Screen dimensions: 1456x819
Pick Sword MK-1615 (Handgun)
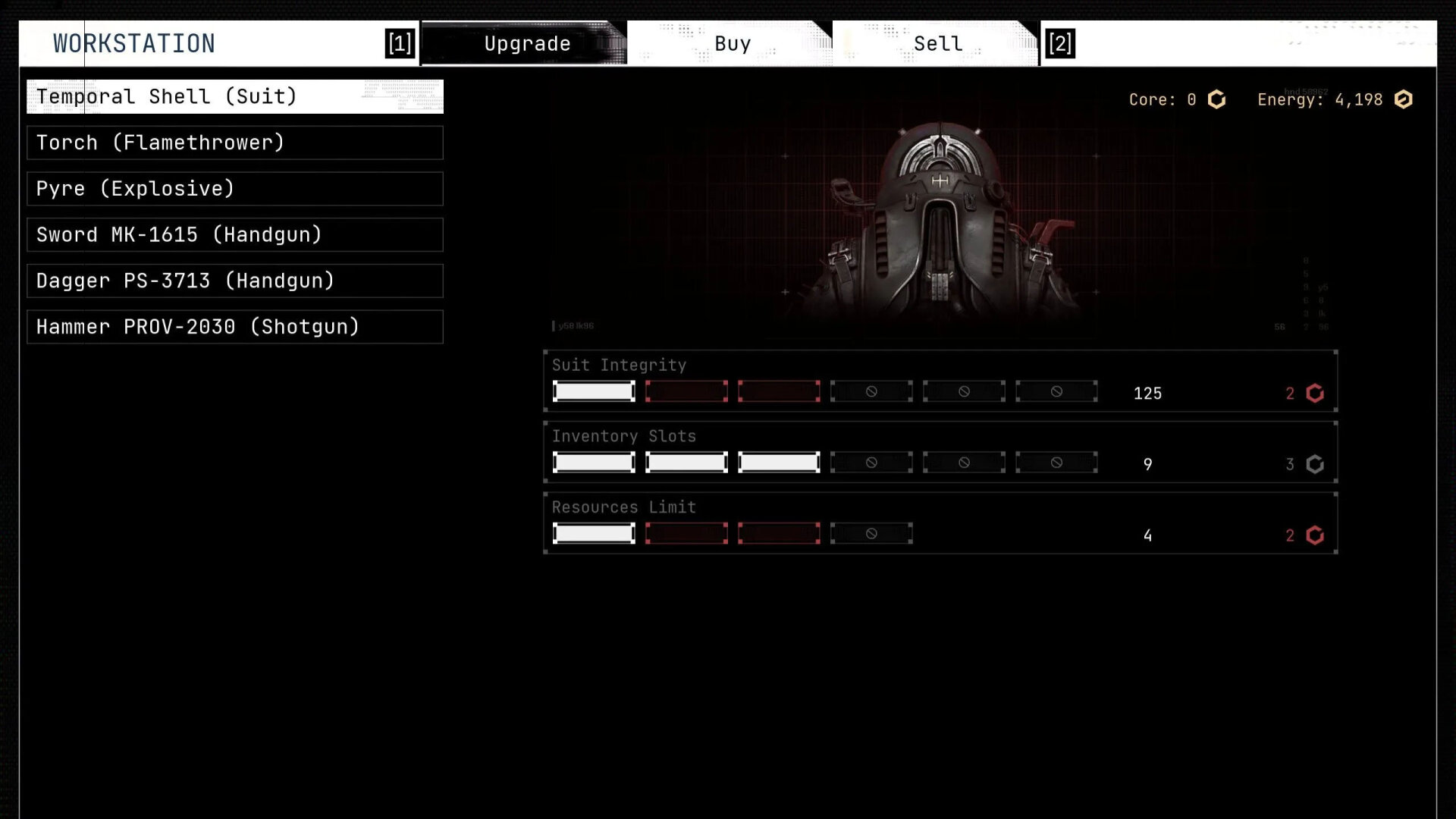235,235
